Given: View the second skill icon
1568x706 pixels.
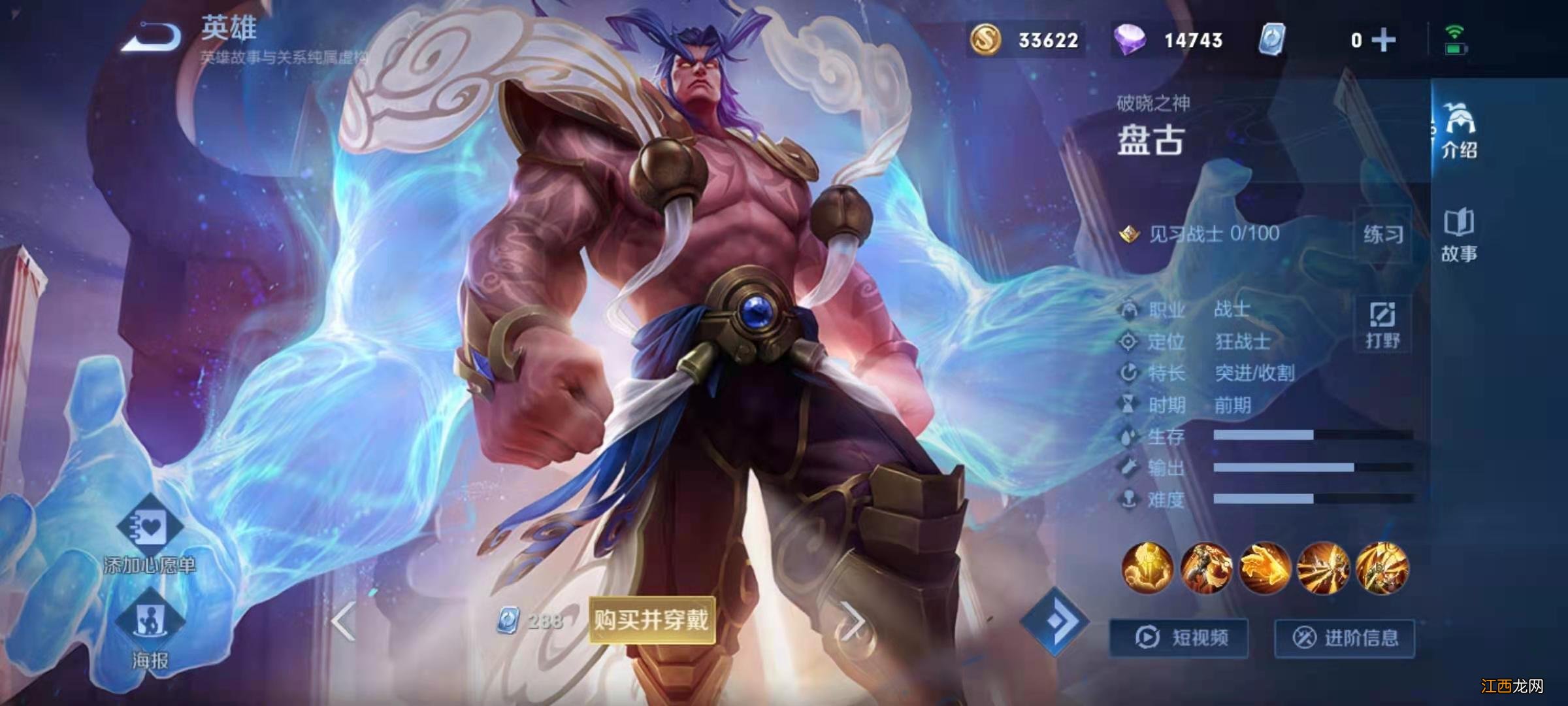Looking at the screenshot, I should point(1207,568).
